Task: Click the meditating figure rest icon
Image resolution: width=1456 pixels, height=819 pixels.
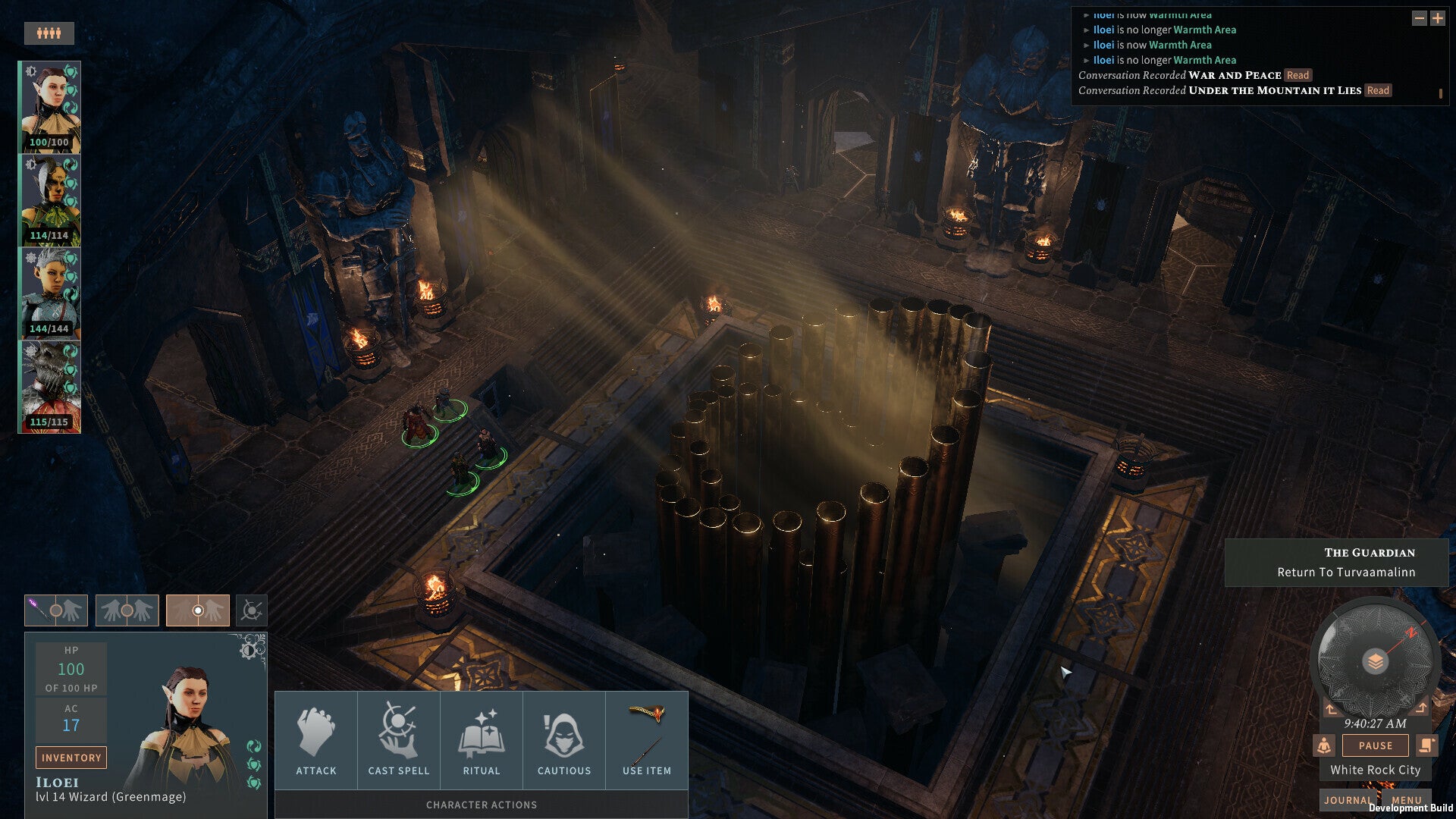Action: pos(1324,745)
